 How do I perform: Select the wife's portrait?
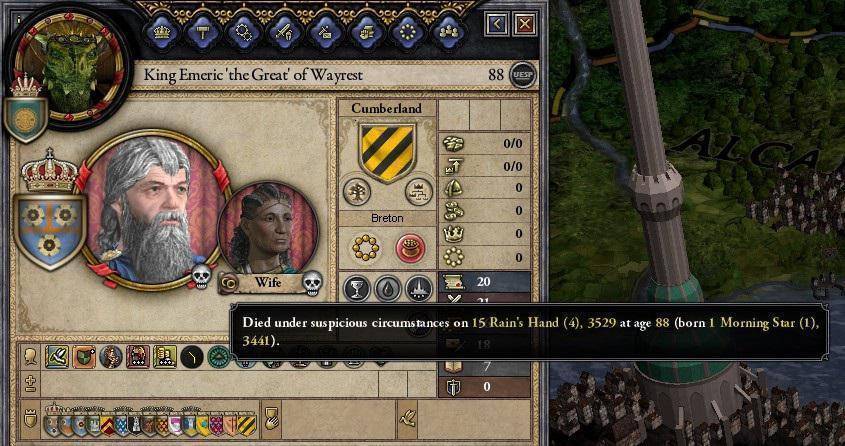tap(267, 229)
